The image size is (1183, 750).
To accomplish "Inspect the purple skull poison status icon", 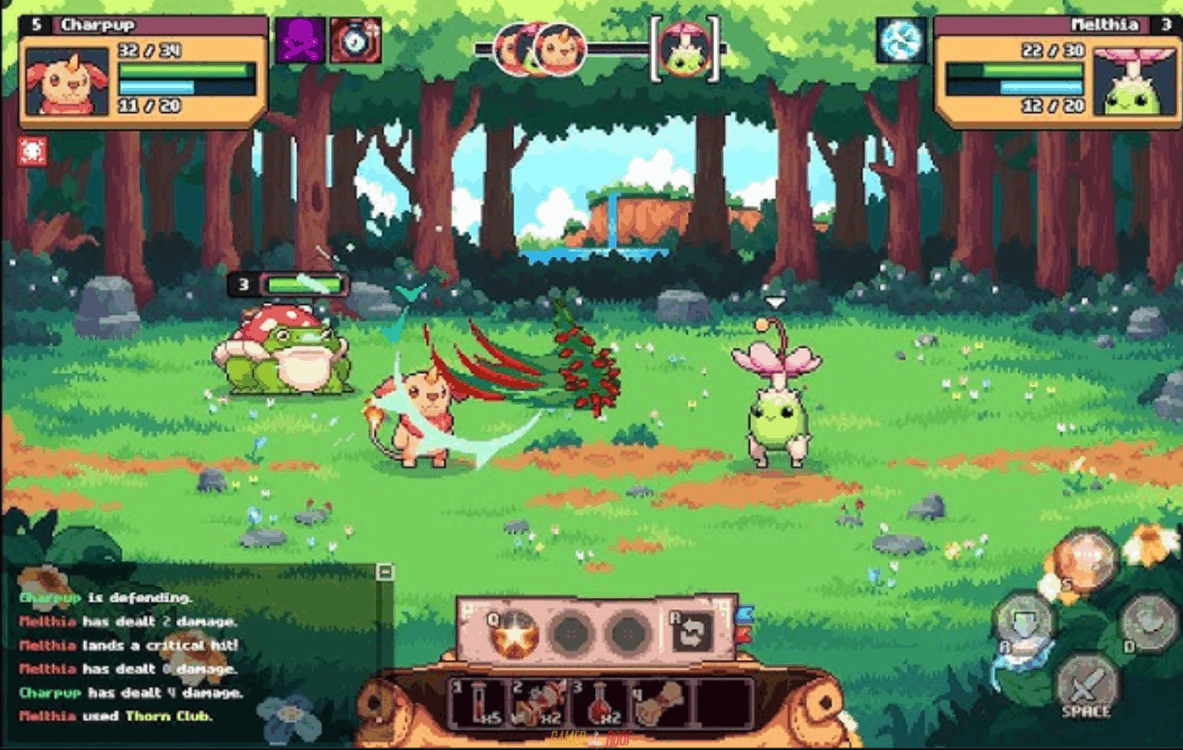I will pyautogui.click(x=301, y=41).
